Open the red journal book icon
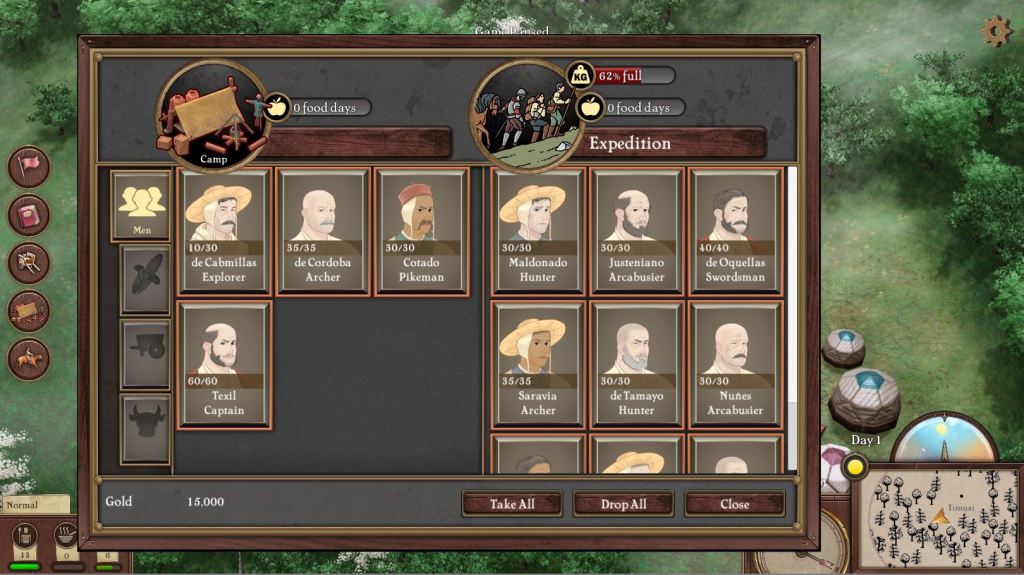 (29, 214)
